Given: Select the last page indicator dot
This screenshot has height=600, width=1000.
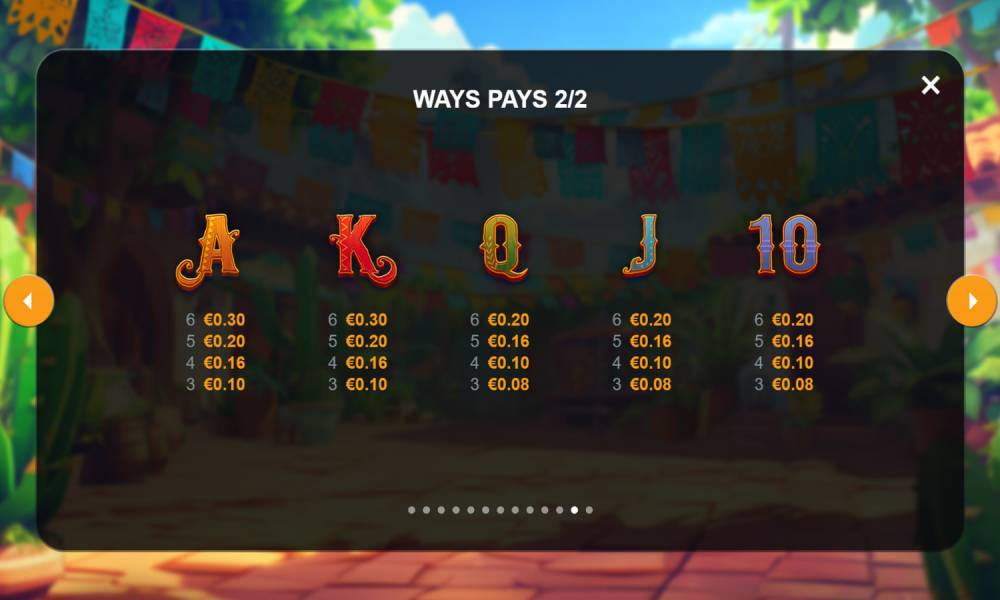Looking at the screenshot, I should tap(589, 510).
